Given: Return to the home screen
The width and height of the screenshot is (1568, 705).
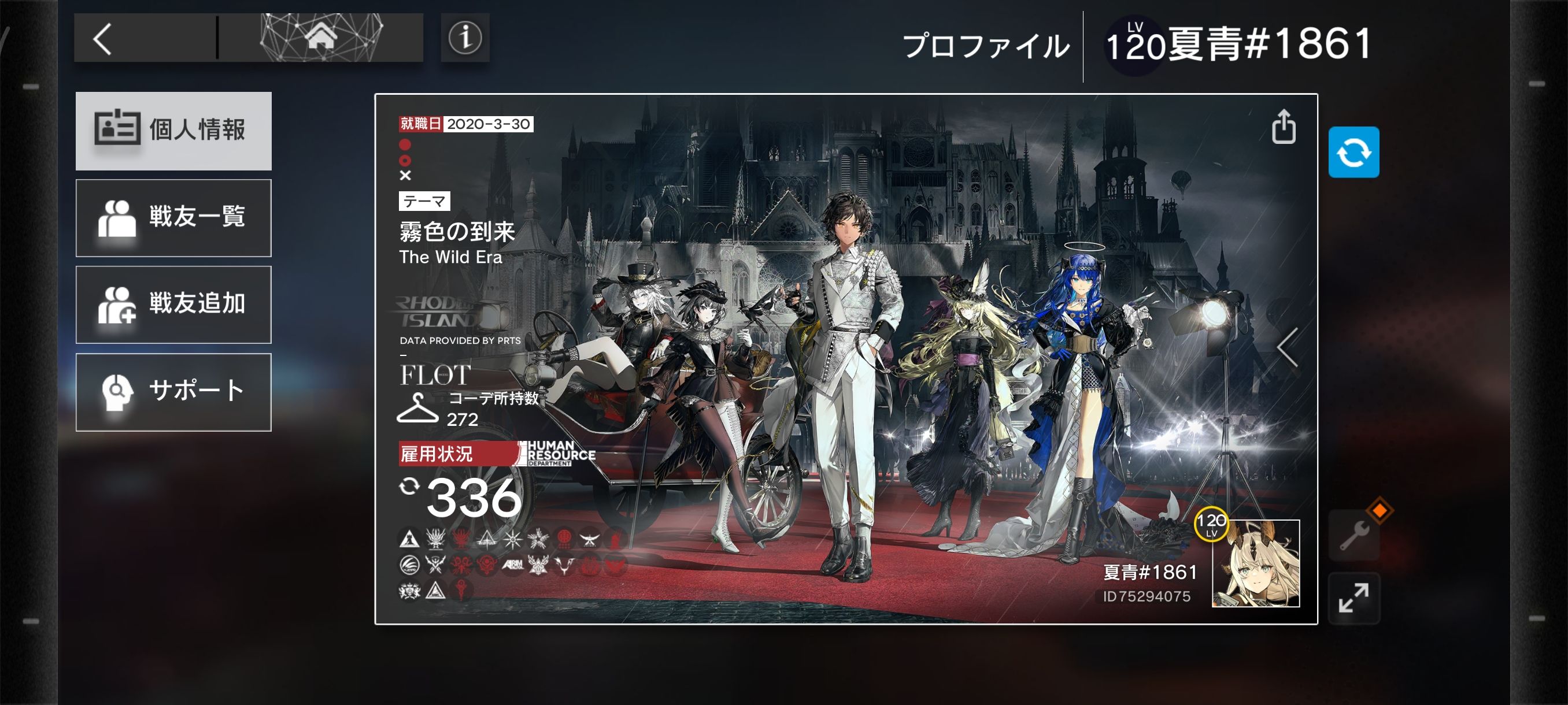Looking at the screenshot, I should coord(321,38).
